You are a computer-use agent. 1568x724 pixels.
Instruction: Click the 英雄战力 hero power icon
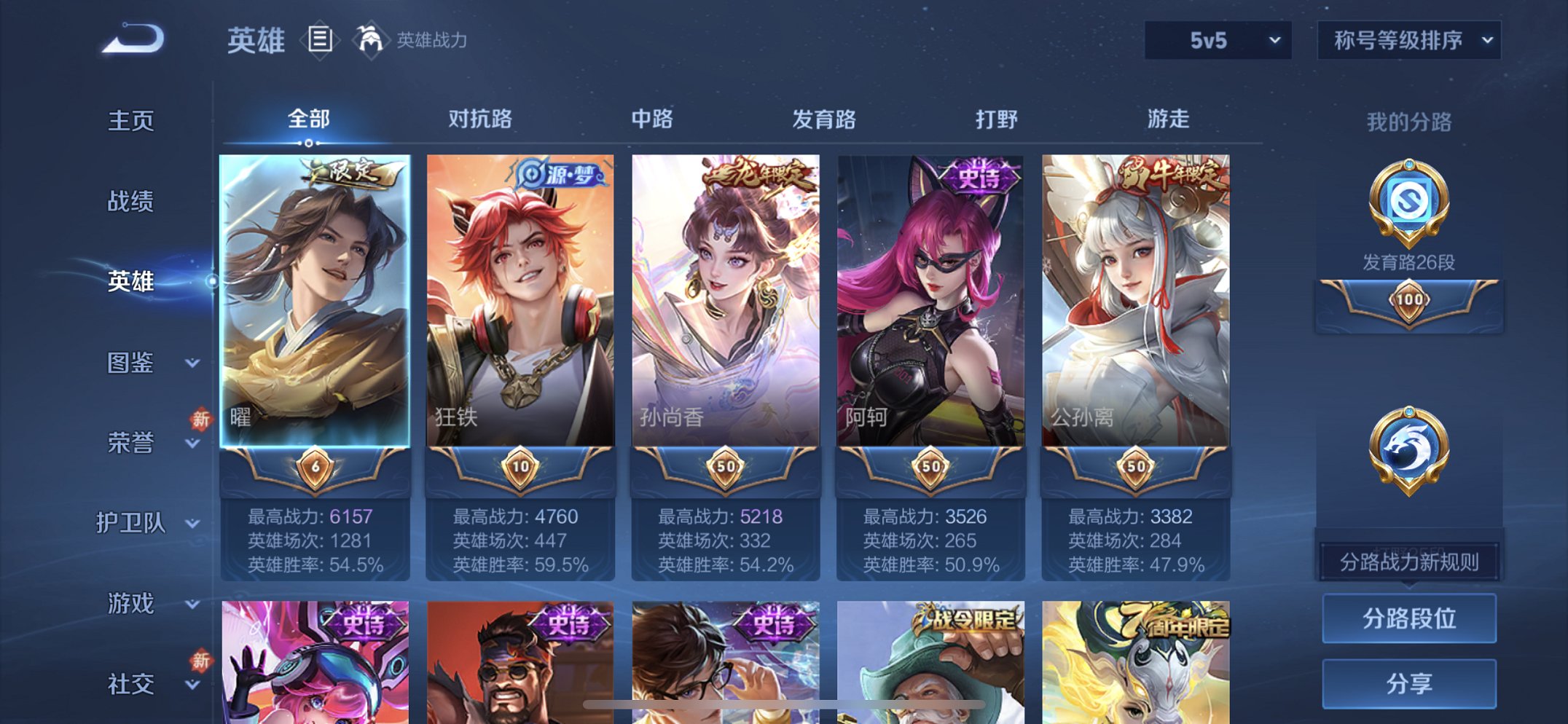[373, 40]
